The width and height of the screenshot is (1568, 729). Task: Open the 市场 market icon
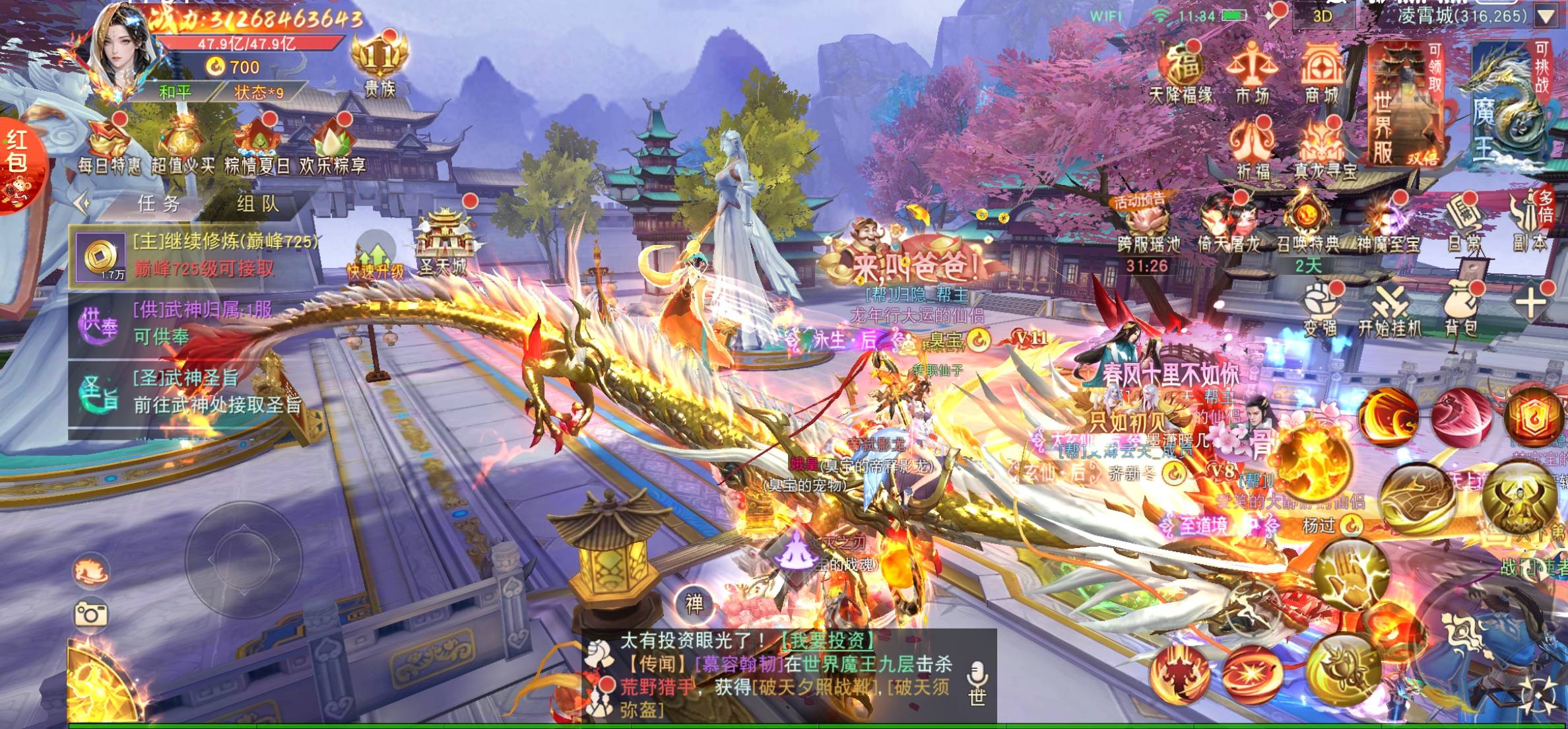coord(1252,73)
